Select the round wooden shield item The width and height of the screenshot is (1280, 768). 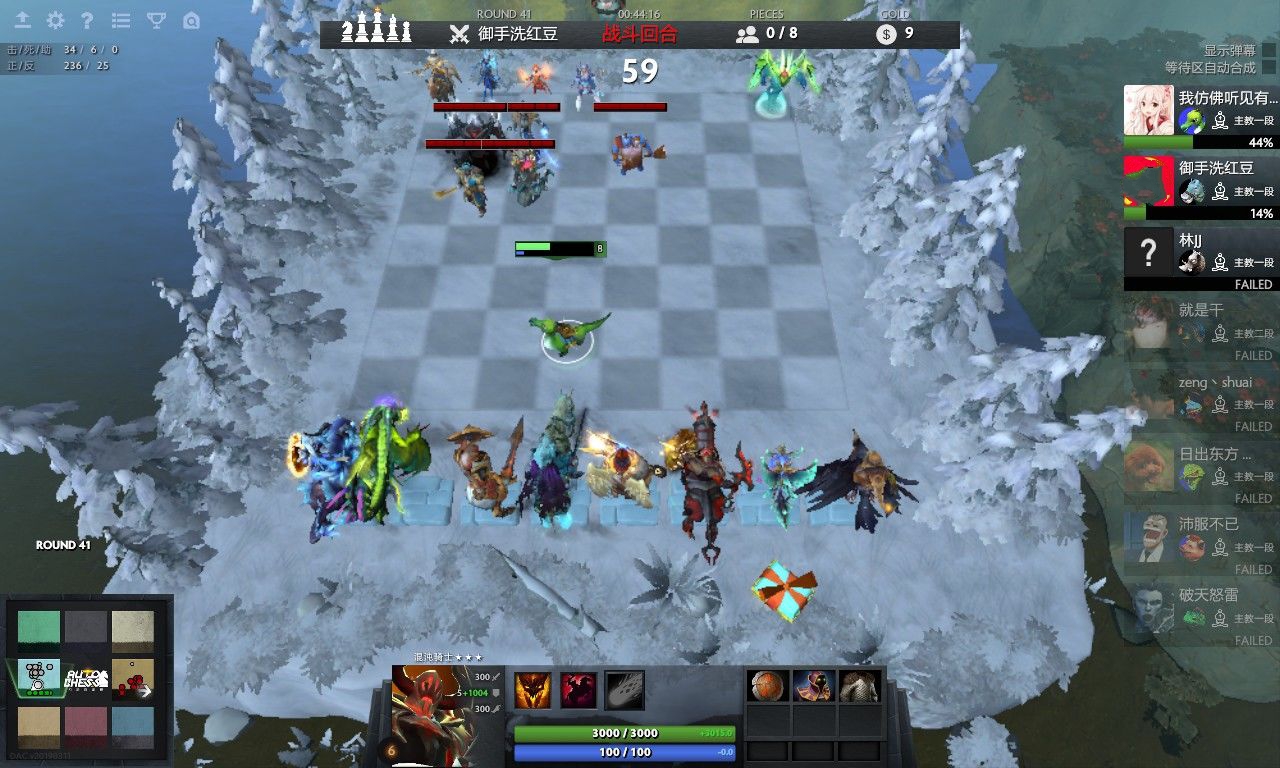coord(768,686)
